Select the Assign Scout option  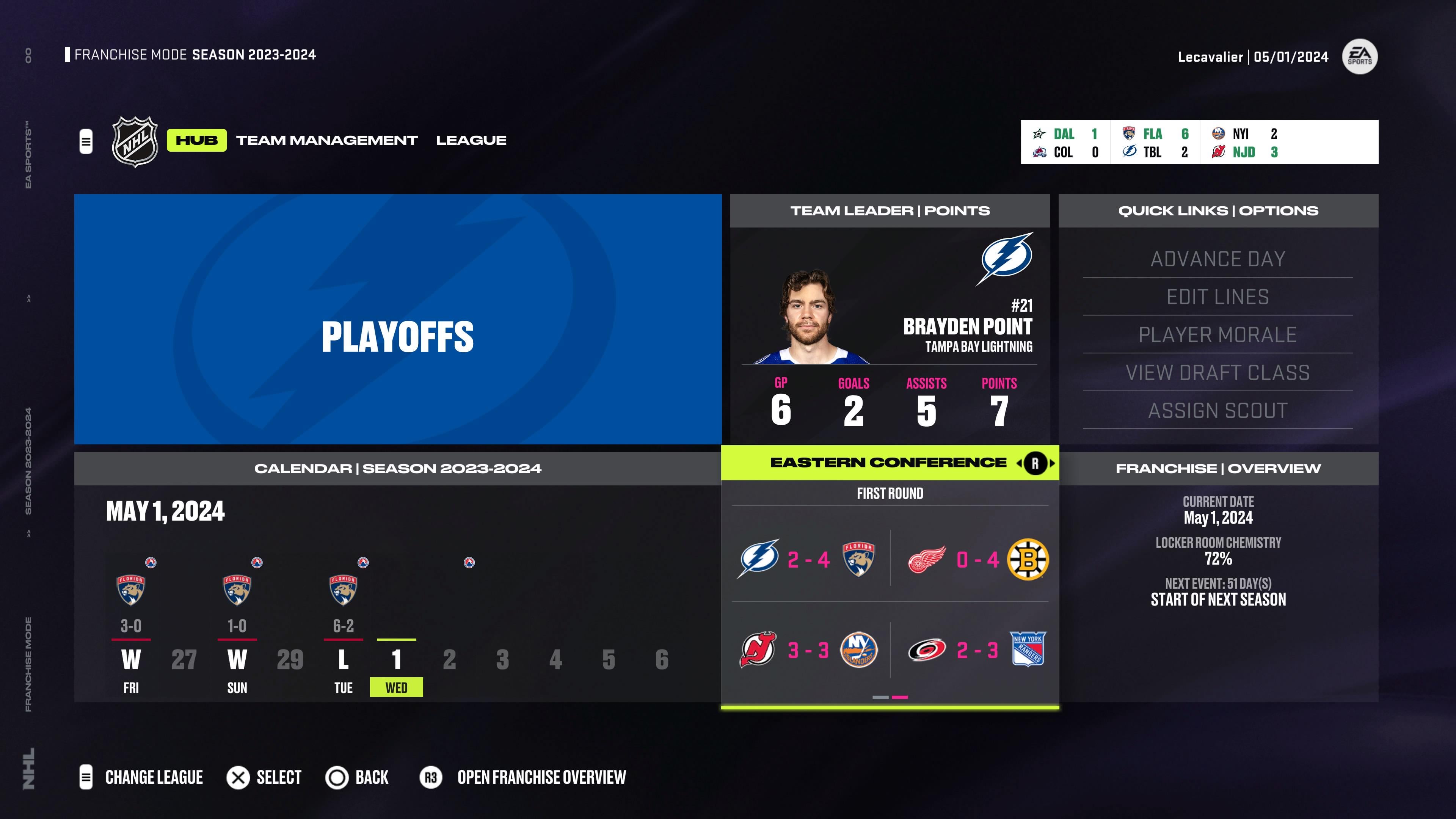pos(1218,410)
